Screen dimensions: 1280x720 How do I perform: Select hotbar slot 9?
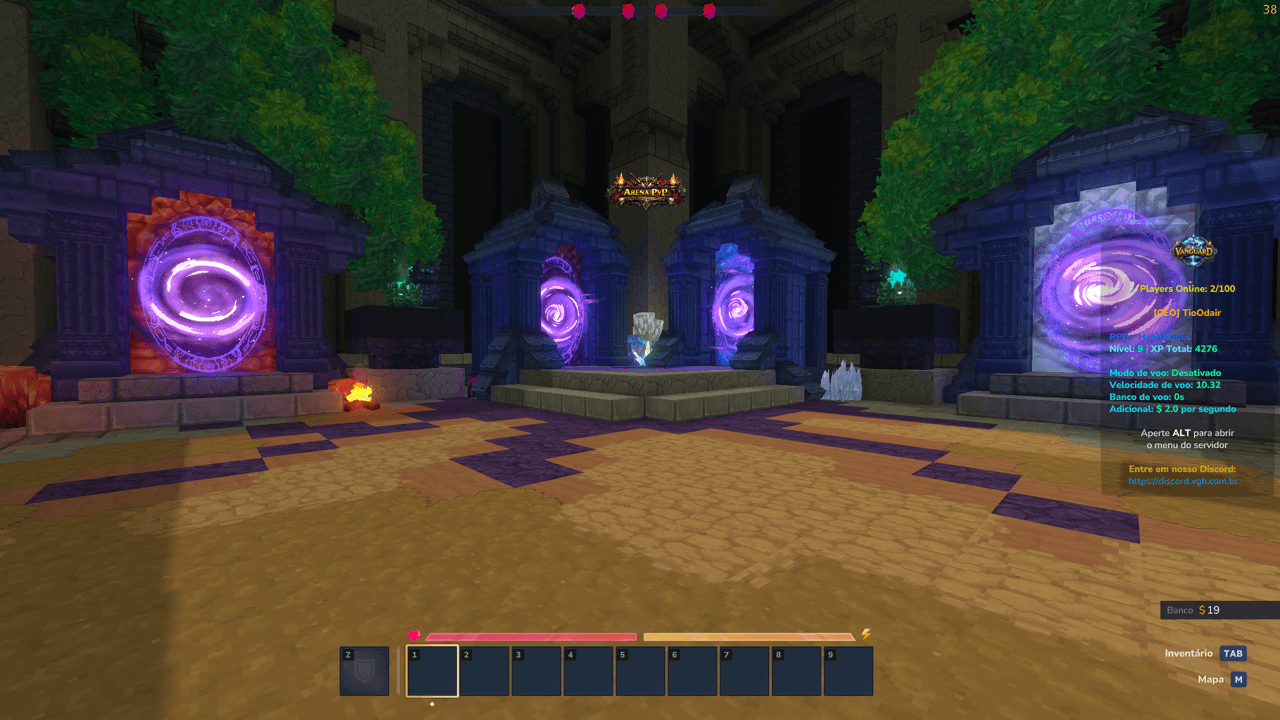[848, 670]
